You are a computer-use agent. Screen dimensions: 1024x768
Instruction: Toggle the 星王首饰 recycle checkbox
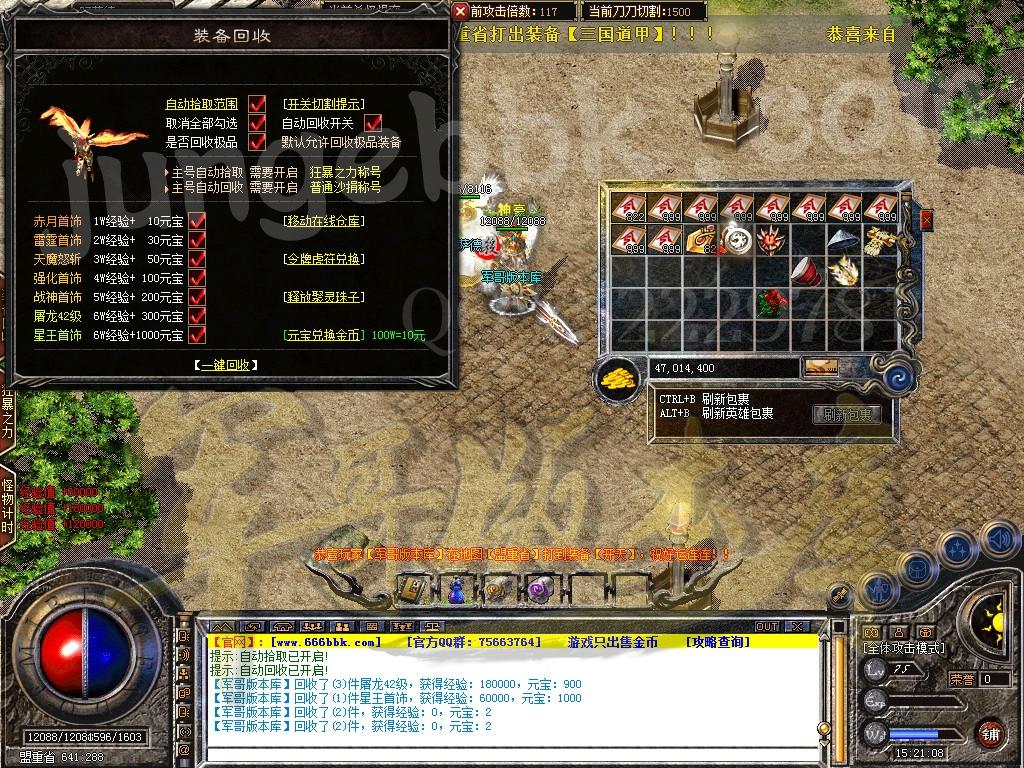(197, 335)
